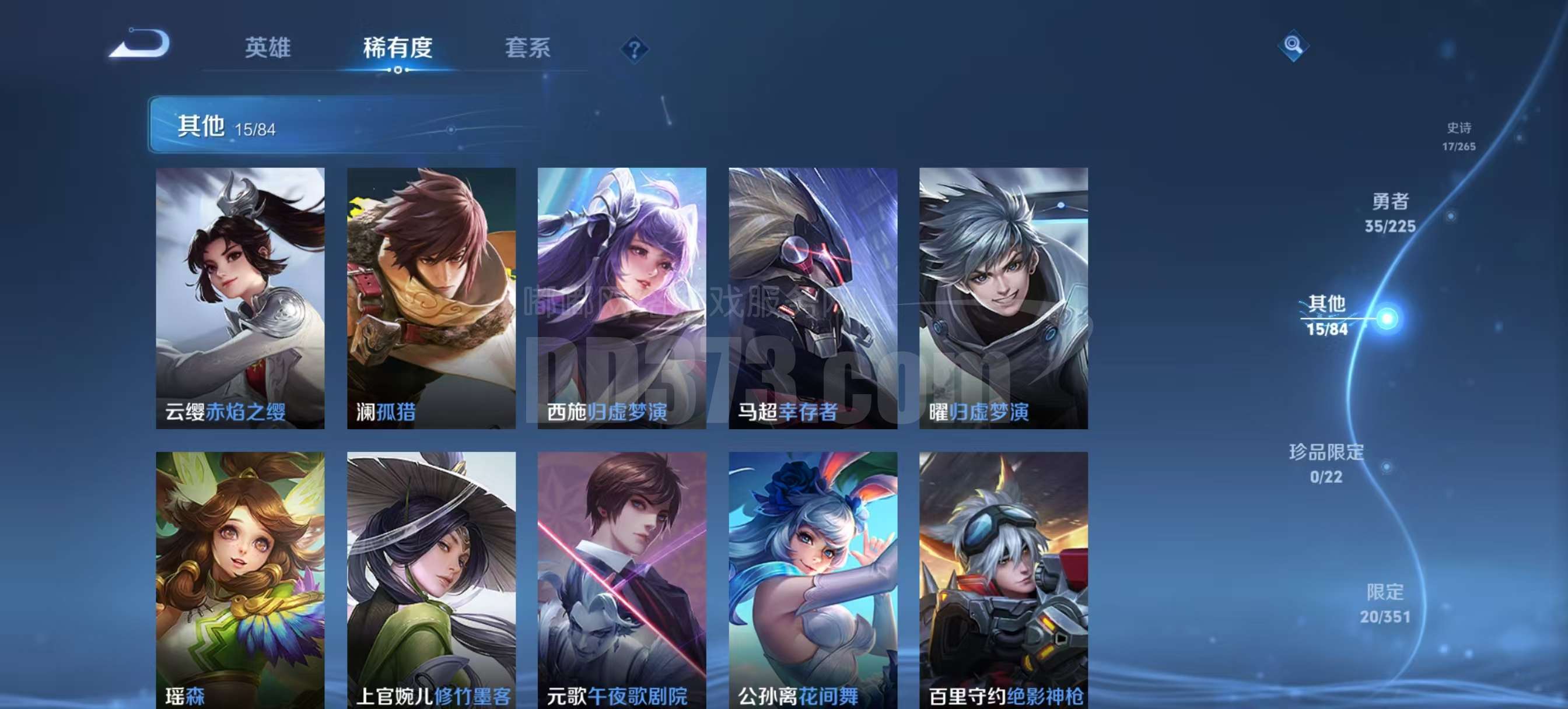The width and height of the screenshot is (1568, 709).
Task: Open the 套系 tab
Action: pos(527,47)
